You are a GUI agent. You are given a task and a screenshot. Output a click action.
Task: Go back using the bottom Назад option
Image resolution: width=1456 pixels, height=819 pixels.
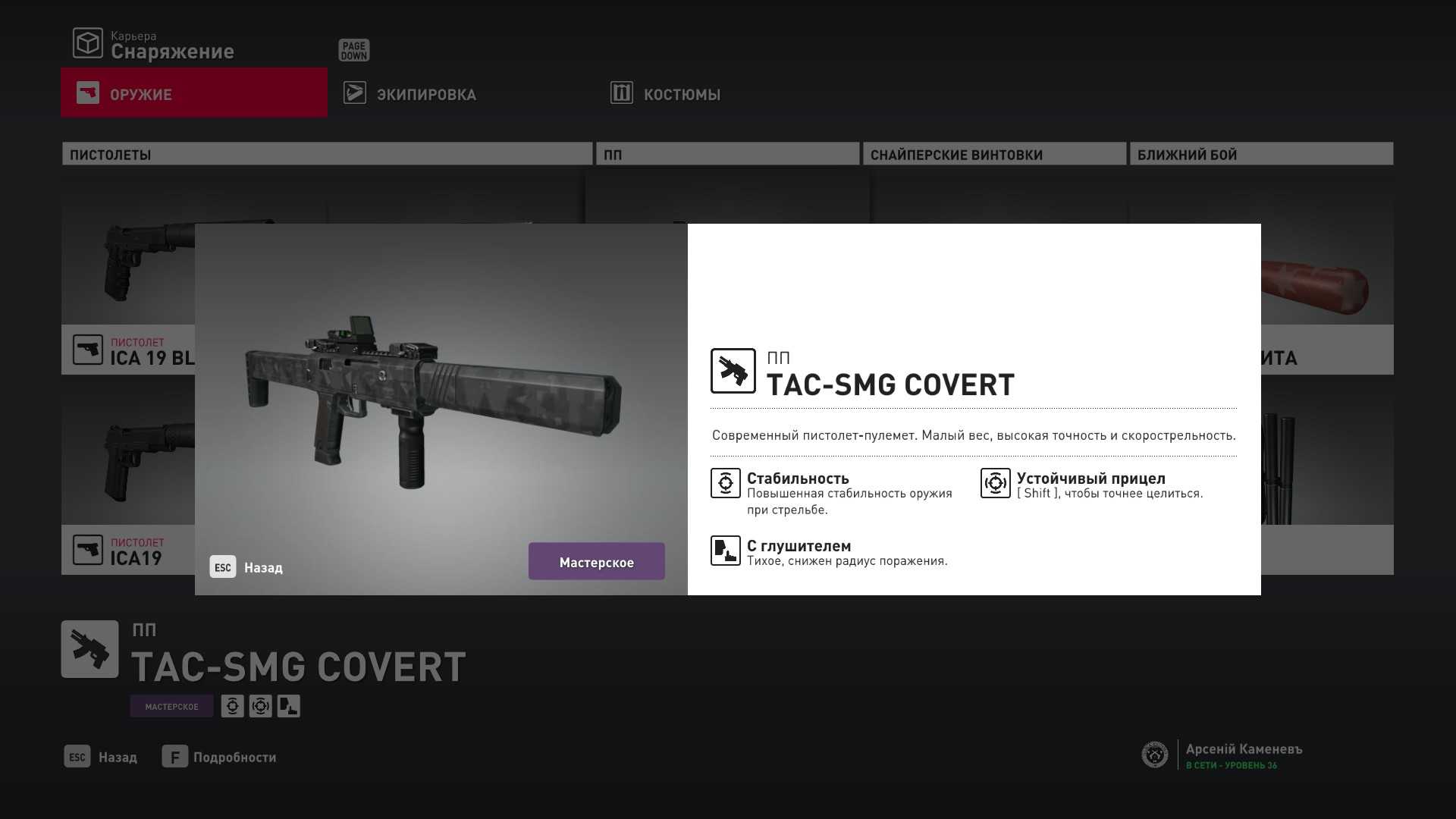[x=102, y=757]
